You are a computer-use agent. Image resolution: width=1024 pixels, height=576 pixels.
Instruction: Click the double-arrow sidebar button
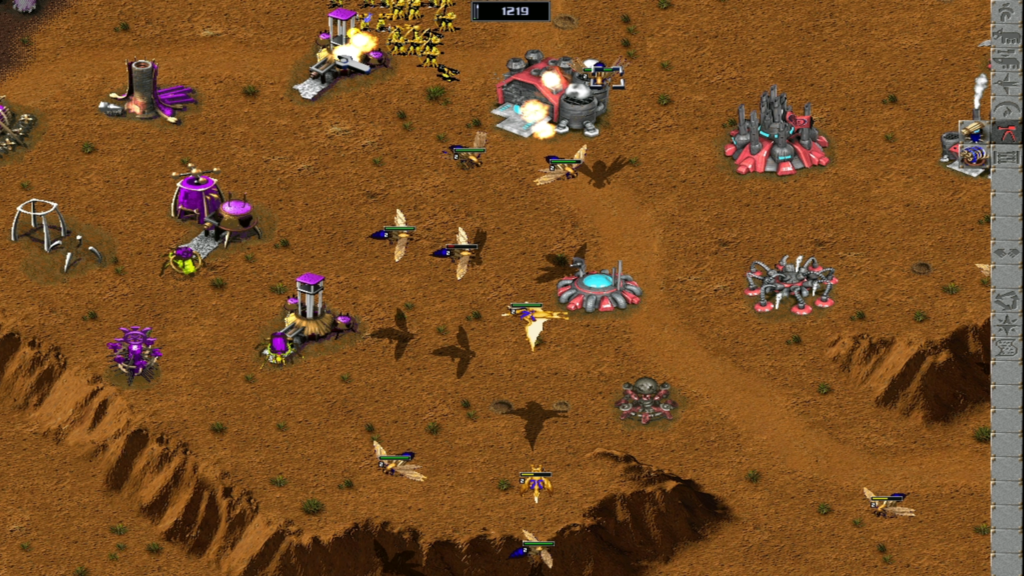coord(1005,252)
